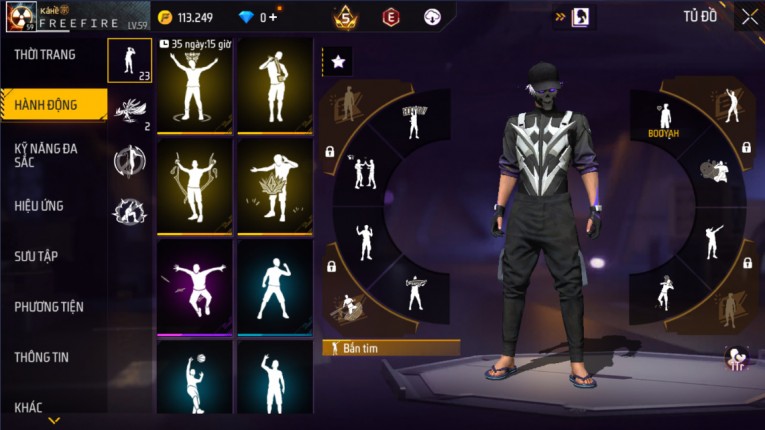Image resolution: width=765 pixels, height=430 pixels.
Task: Open the player profile avatar
Action: point(21,16)
